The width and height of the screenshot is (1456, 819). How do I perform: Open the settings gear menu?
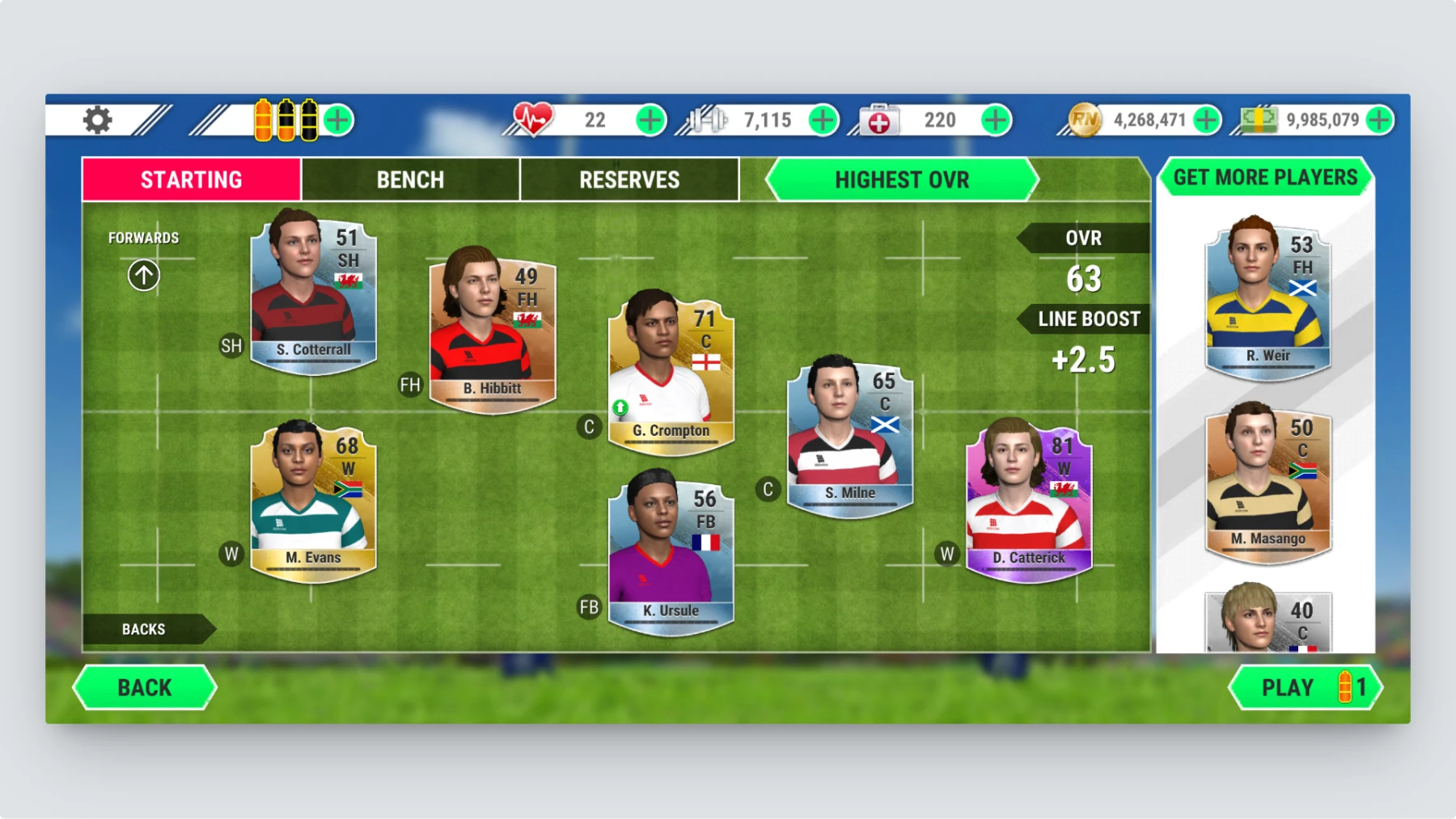pyautogui.click(x=98, y=120)
